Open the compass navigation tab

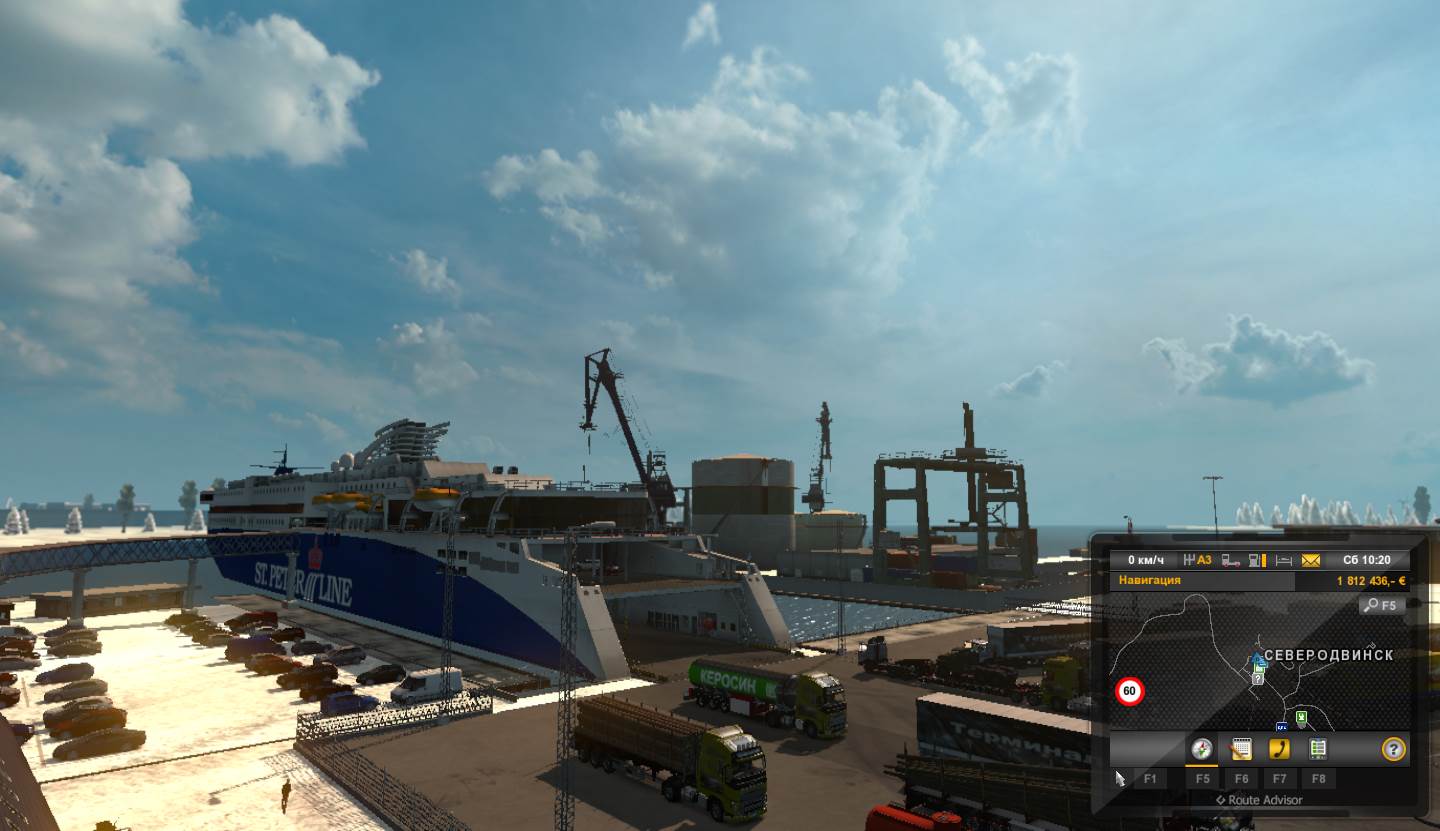(1201, 749)
